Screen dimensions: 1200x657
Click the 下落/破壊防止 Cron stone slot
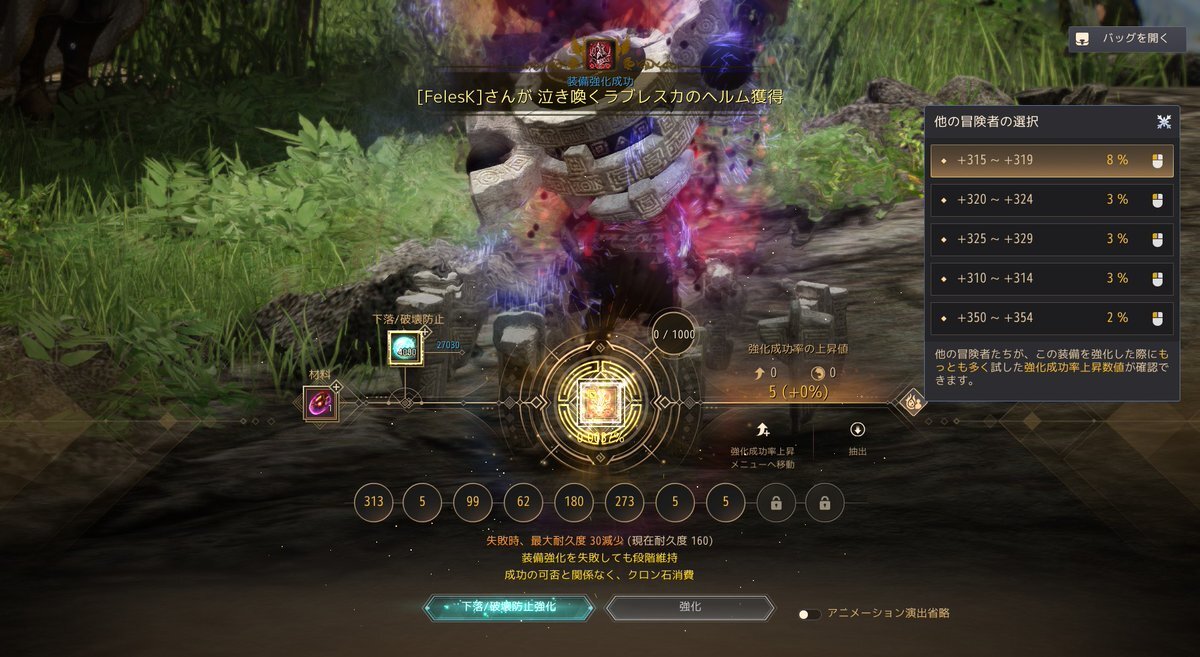405,348
